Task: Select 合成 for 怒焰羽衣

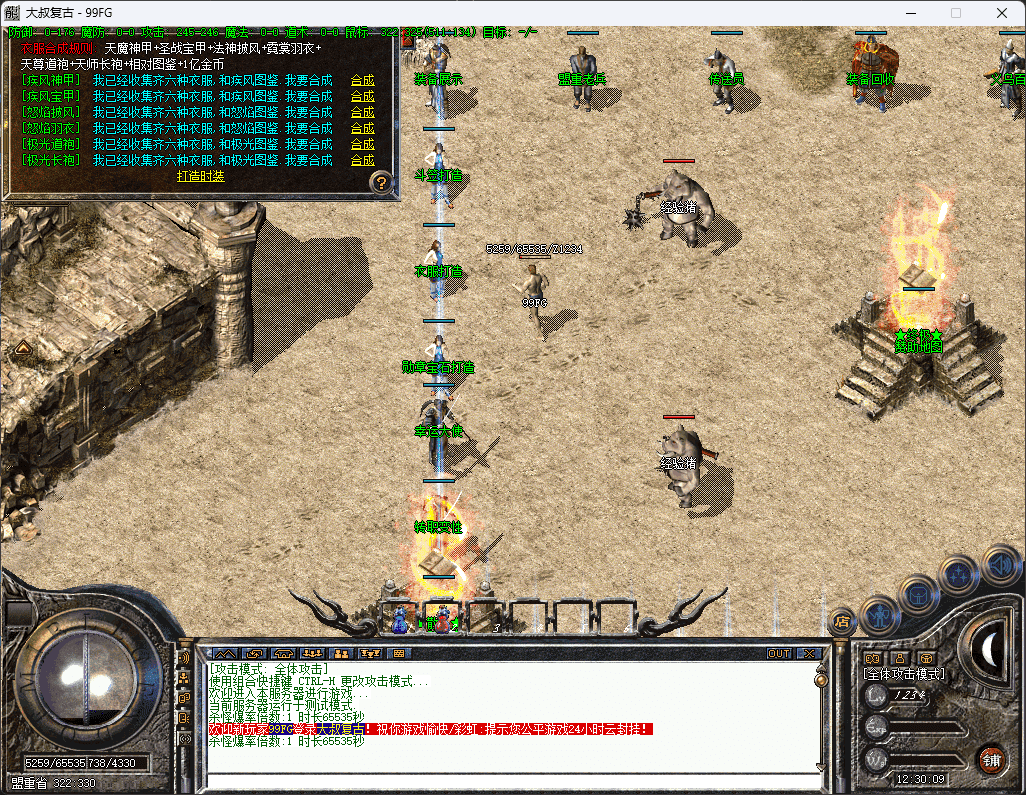Action: coord(362,128)
